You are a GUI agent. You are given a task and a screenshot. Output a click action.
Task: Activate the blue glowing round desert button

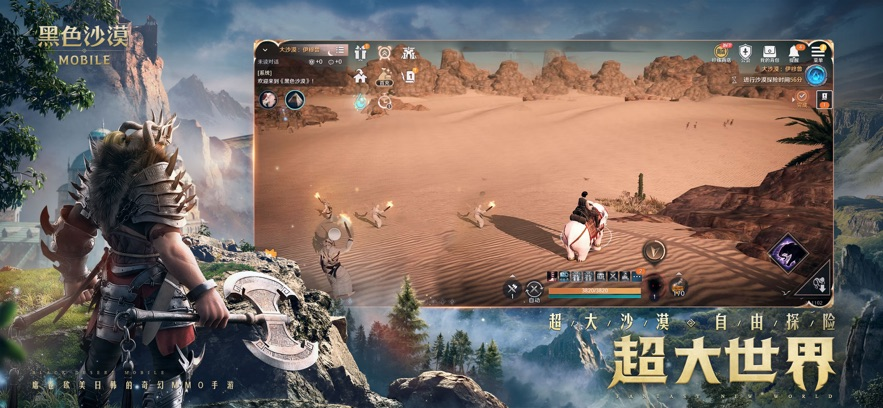[x=817, y=76]
